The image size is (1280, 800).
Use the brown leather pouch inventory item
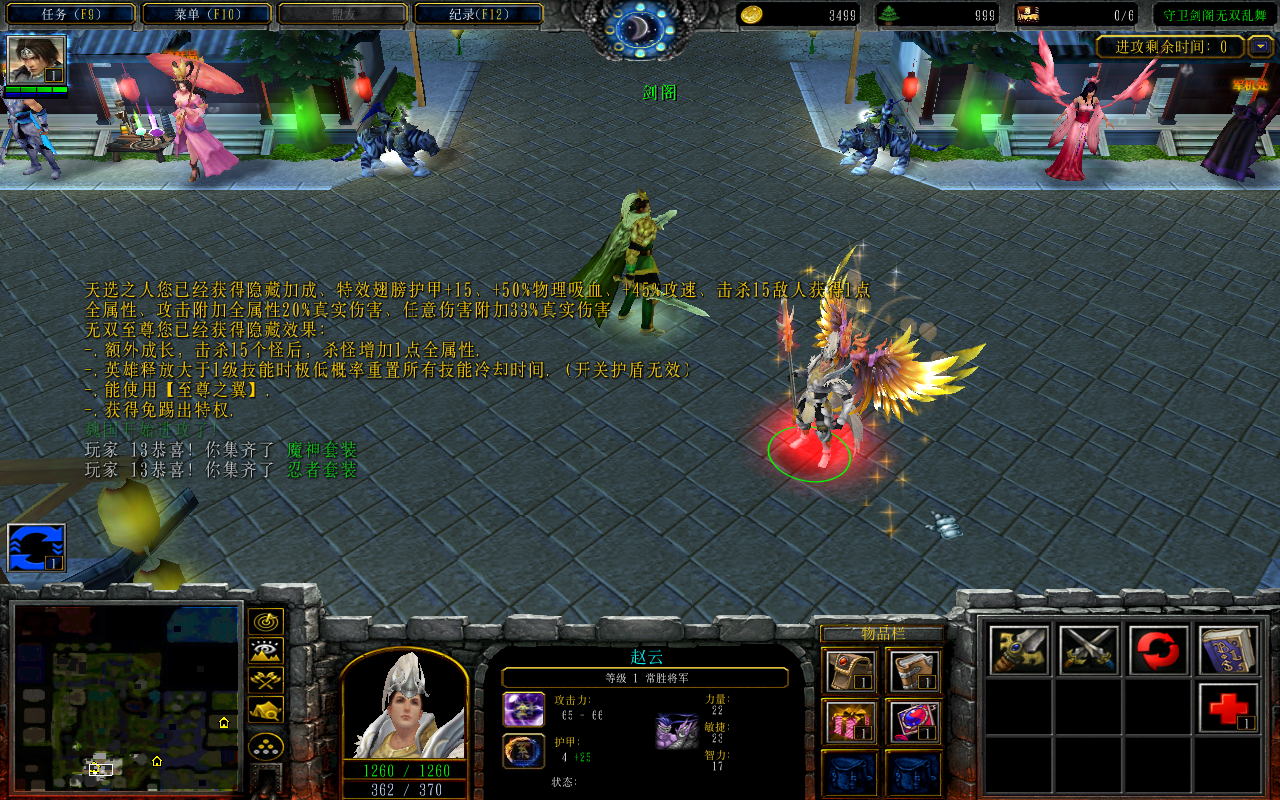pos(852,671)
